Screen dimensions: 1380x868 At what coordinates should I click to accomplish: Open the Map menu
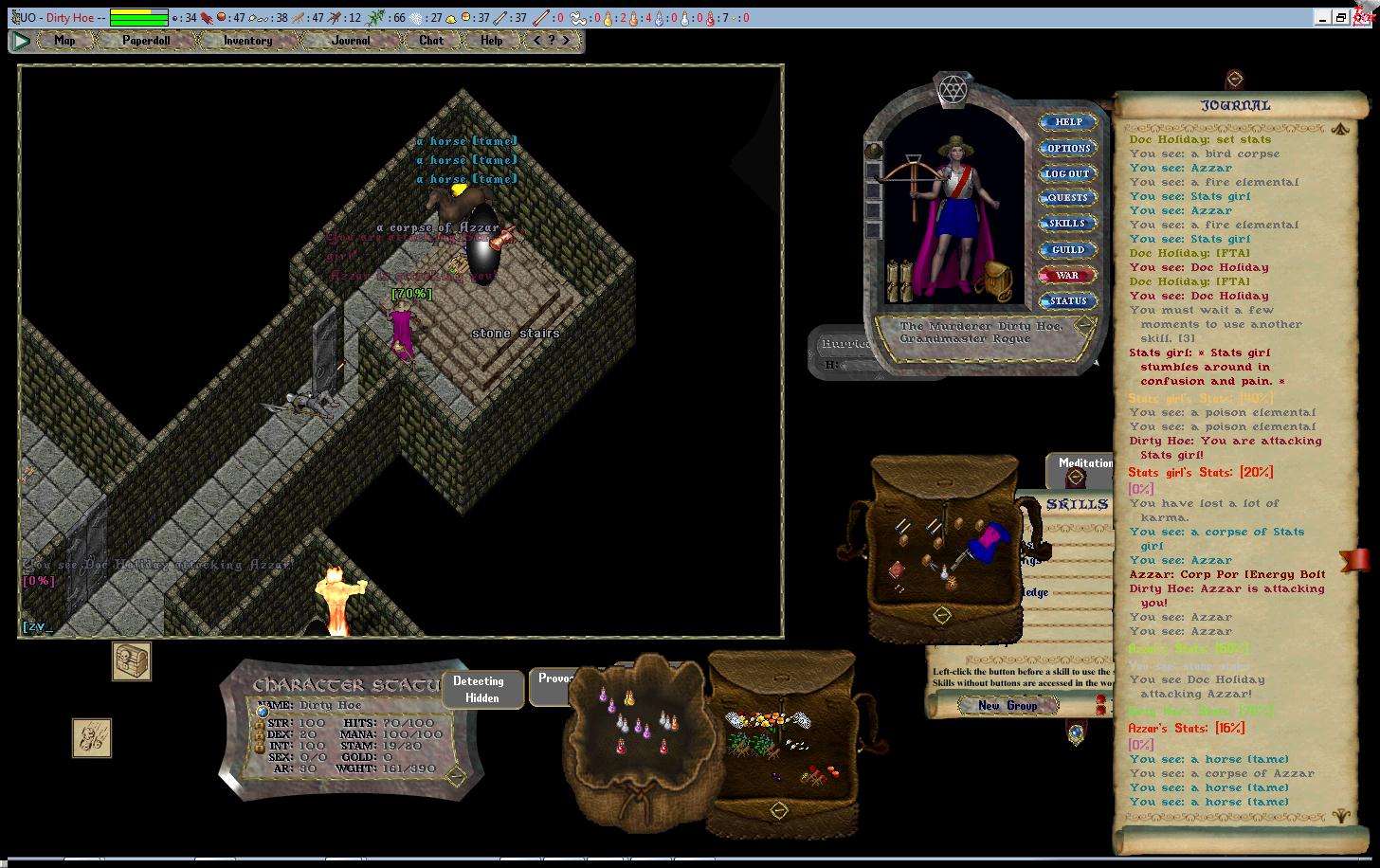pos(64,41)
